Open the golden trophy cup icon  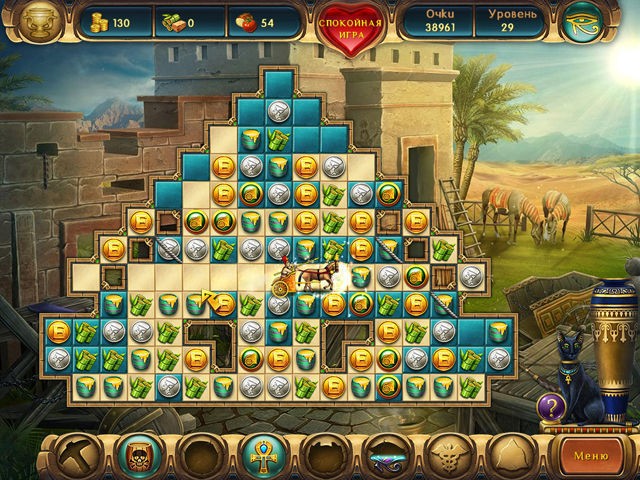(38, 22)
